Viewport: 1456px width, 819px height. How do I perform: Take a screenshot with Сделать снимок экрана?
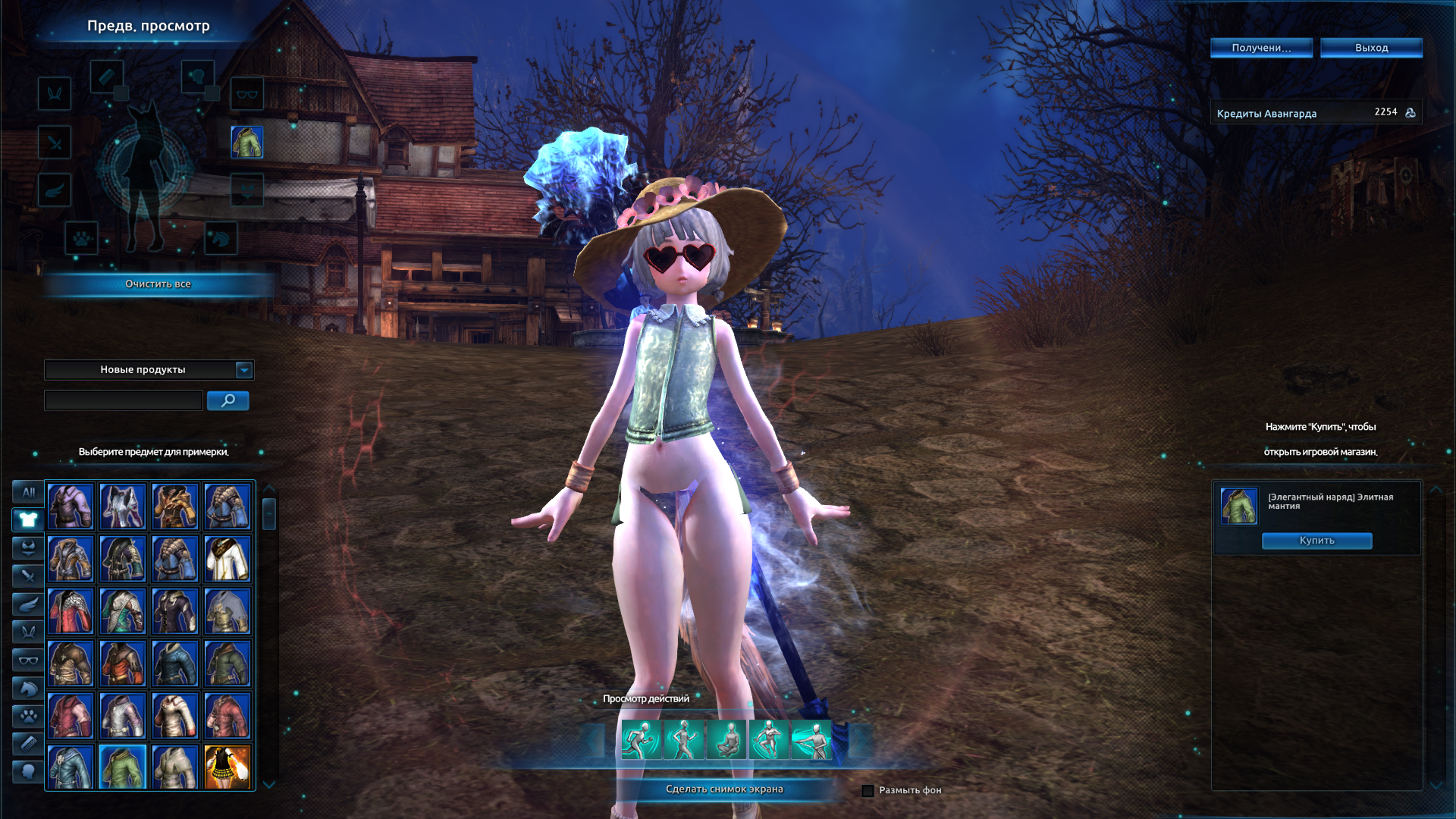(724, 789)
